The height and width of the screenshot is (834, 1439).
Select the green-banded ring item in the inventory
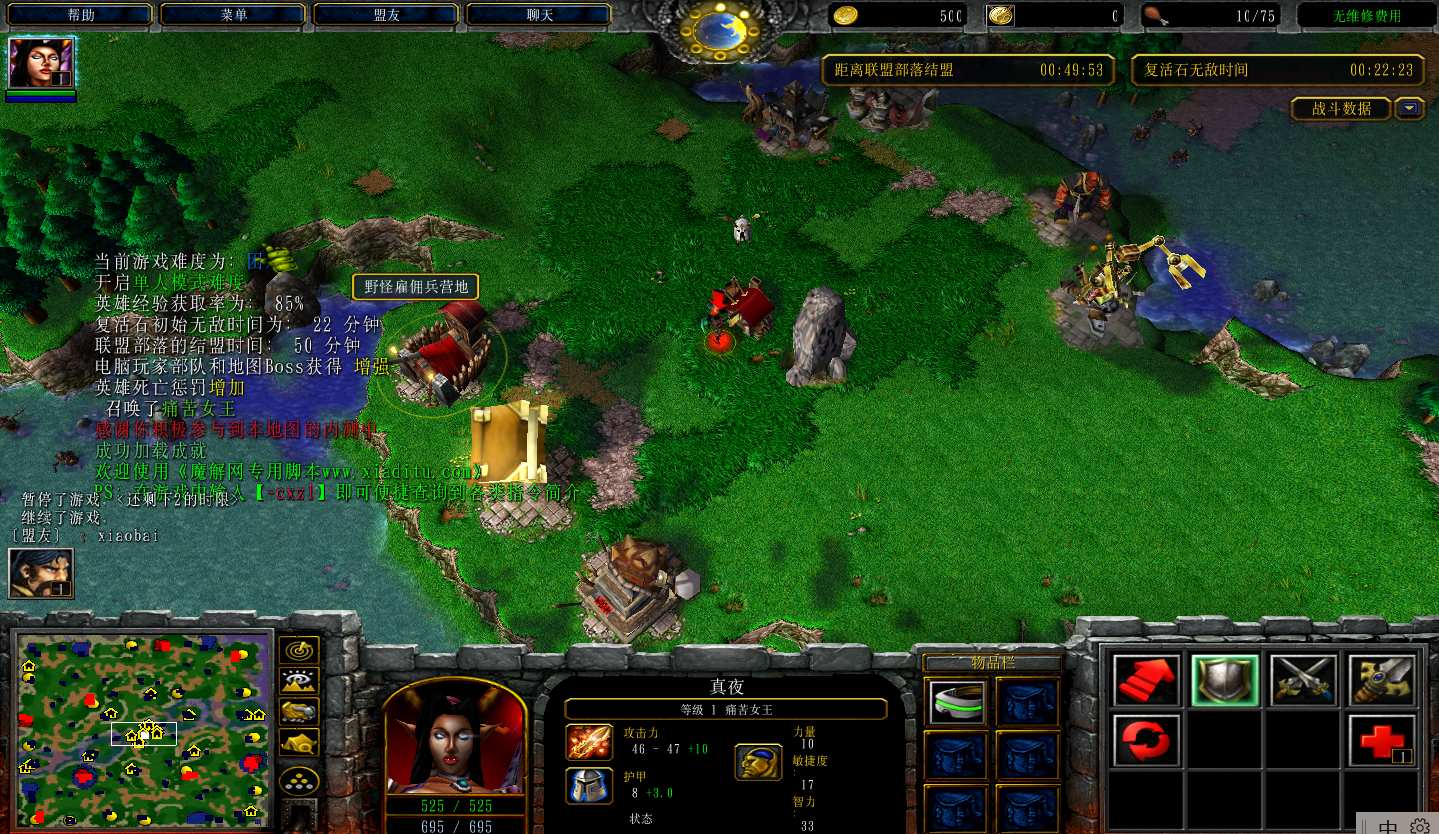coord(957,701)
